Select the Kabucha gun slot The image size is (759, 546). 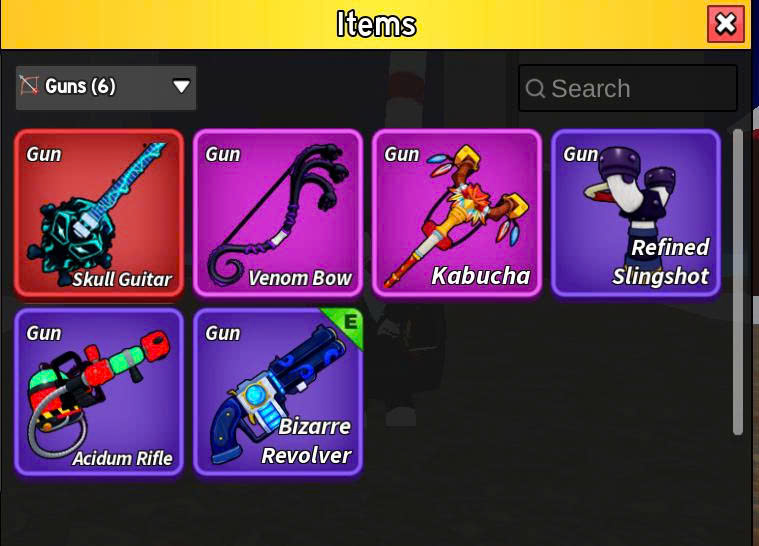(x=456, y=213)
